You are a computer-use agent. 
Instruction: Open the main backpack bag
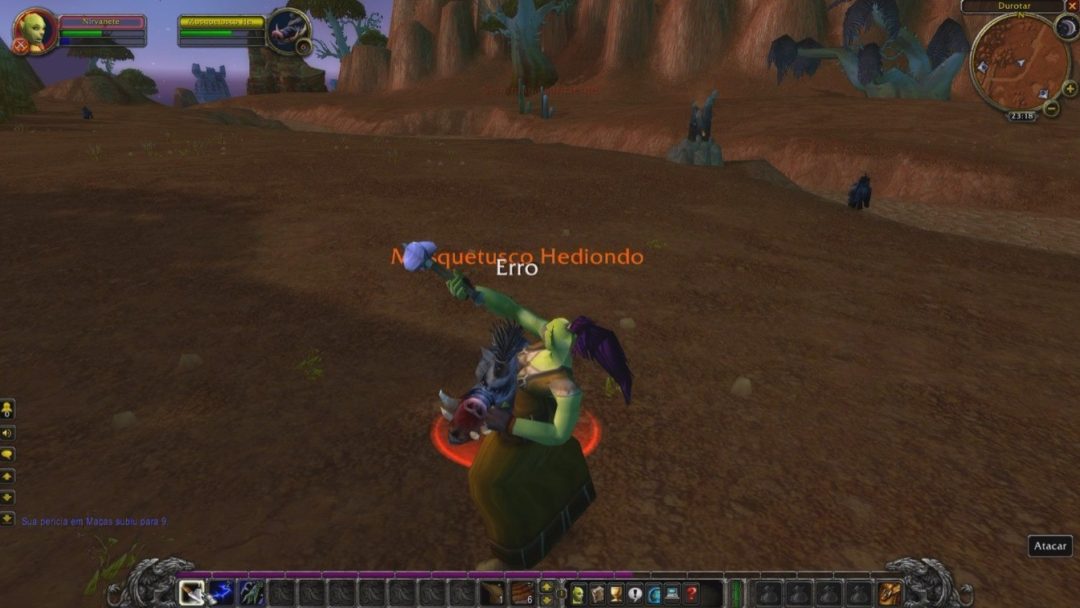tap(889, 594)
